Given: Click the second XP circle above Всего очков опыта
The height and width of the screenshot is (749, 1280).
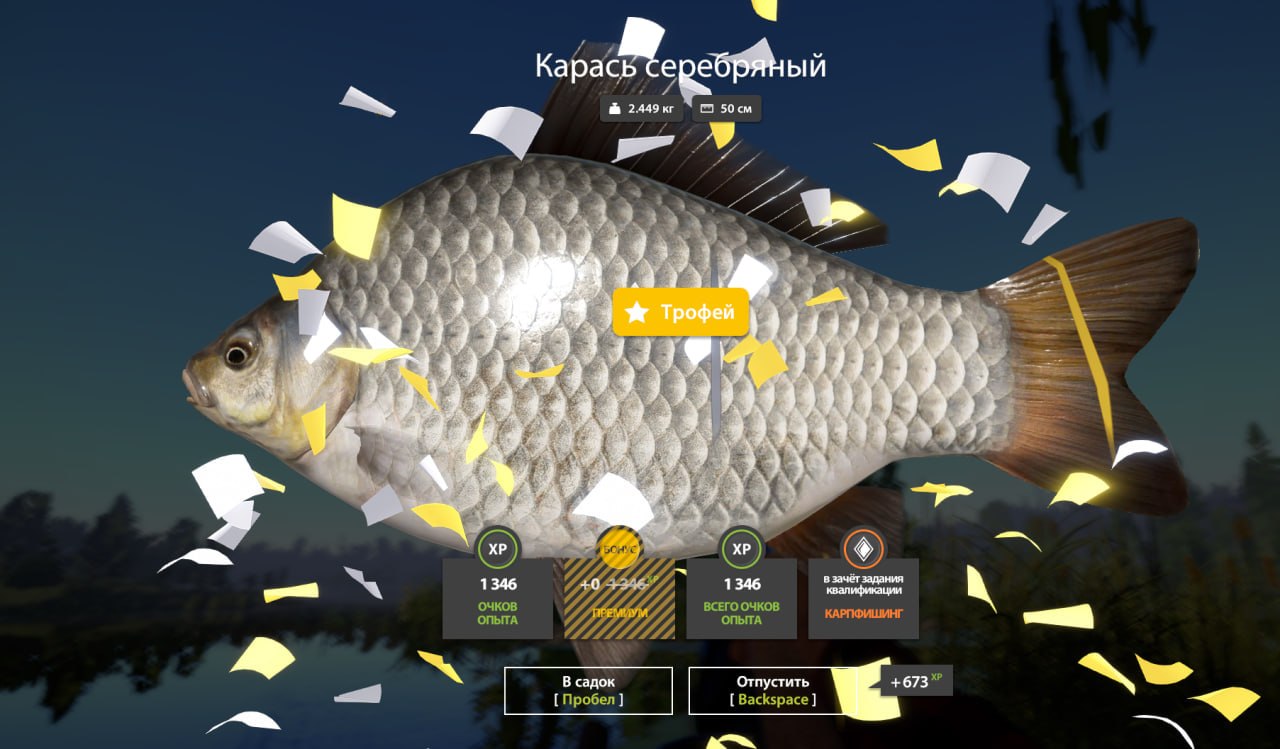Looking at the screenshot, I should [740, 549].
